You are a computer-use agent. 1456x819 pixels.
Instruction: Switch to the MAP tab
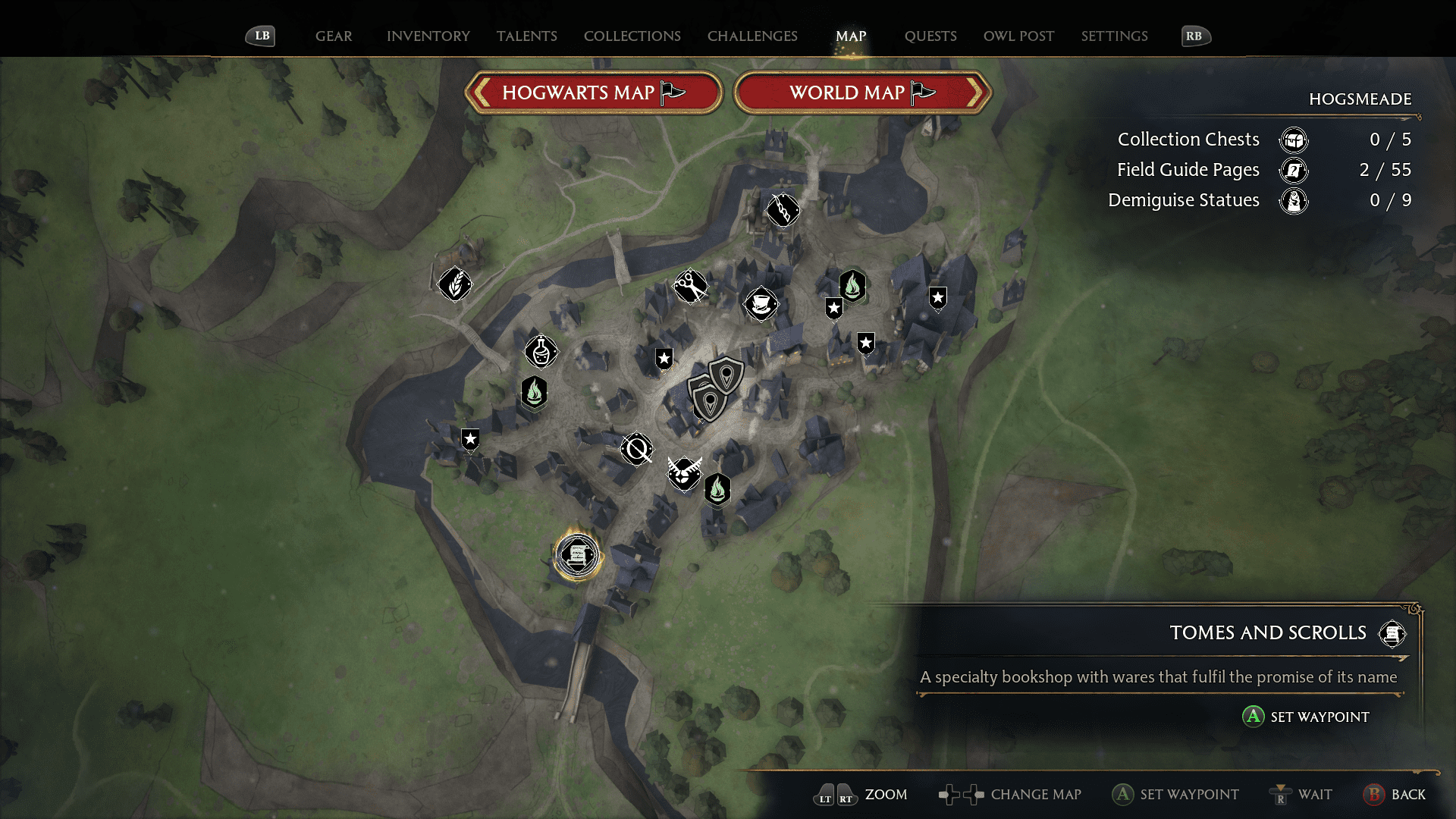click(x=850, y=36)
